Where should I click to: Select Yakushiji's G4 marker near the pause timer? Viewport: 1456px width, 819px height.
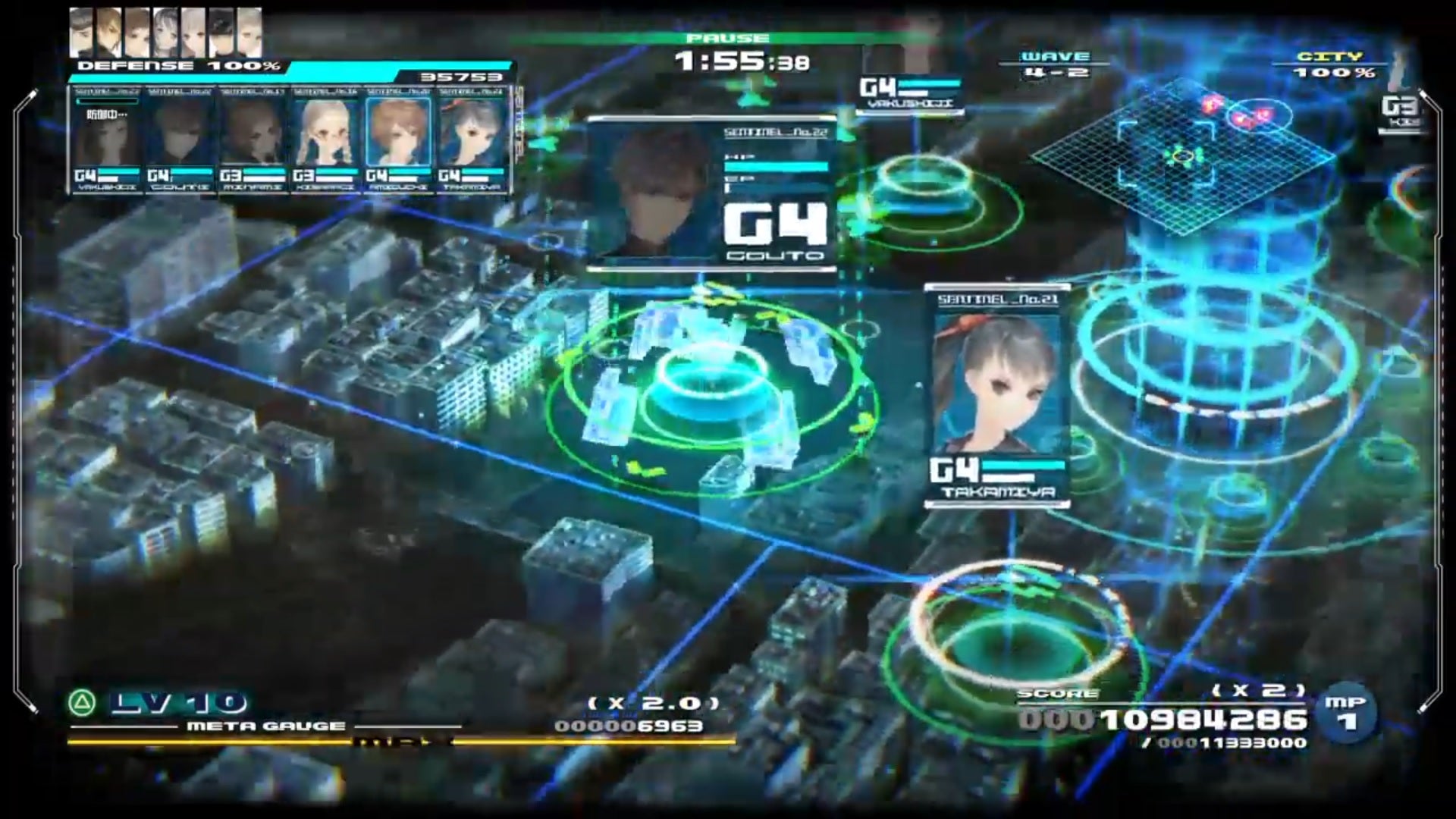pos(910,91)
